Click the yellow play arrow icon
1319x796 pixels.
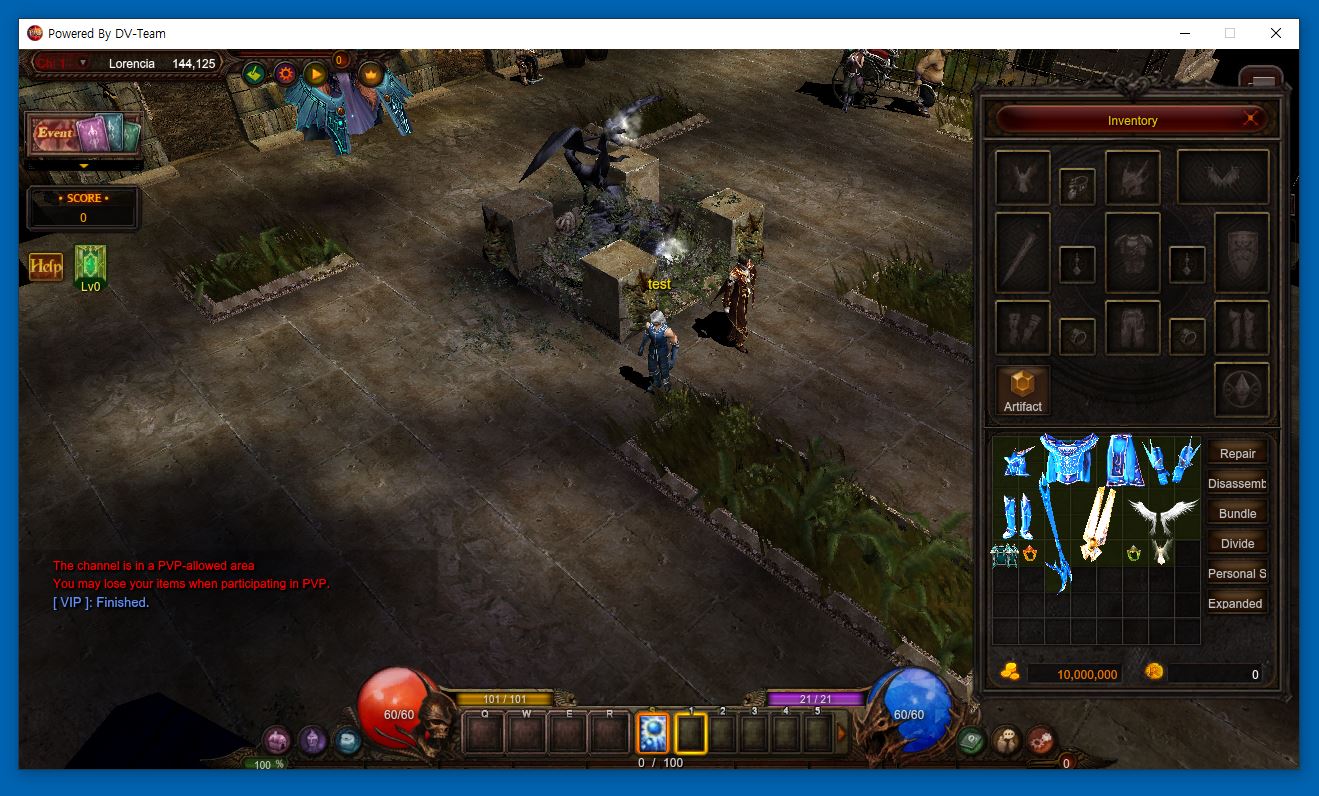click(x=316, y=73)
